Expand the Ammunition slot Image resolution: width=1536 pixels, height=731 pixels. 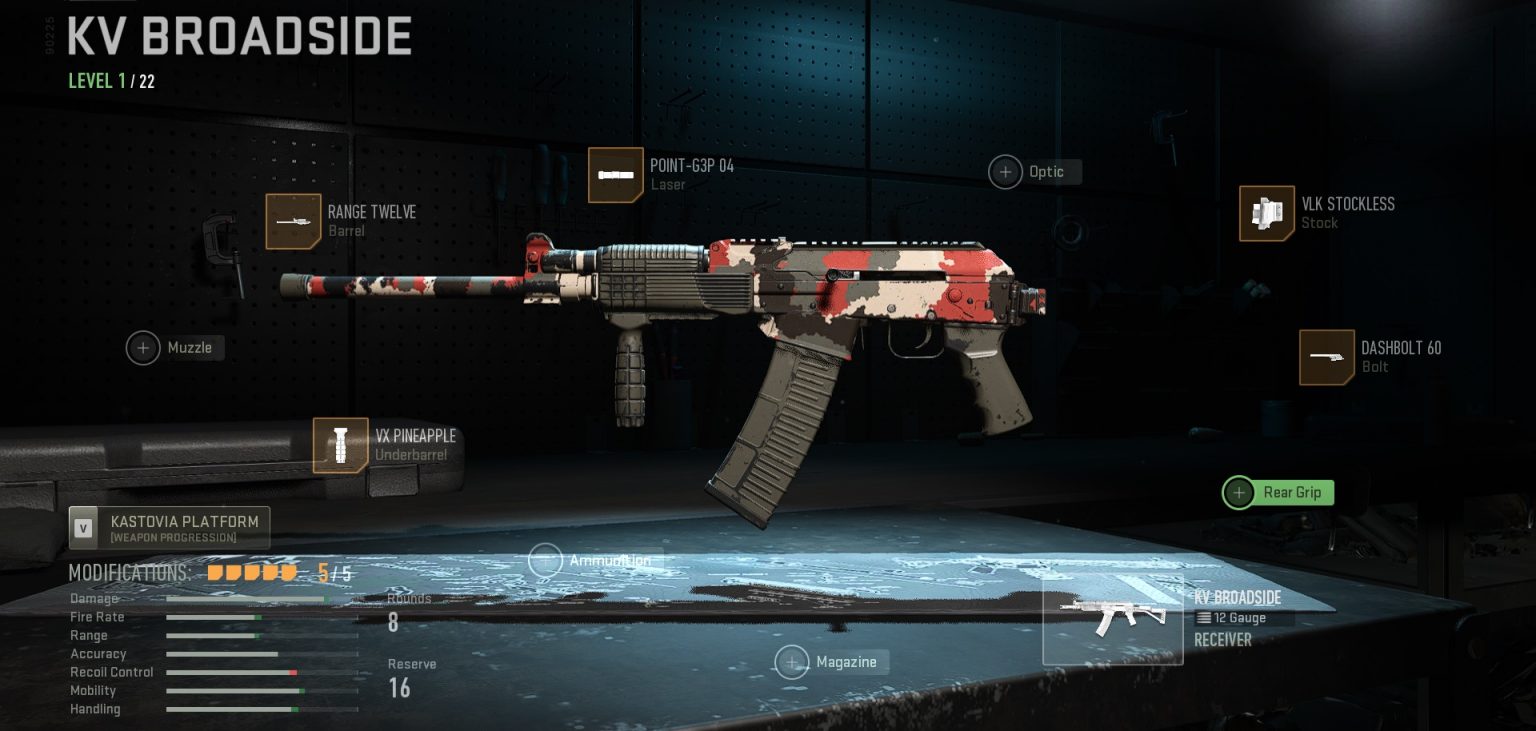click(546, 560)
